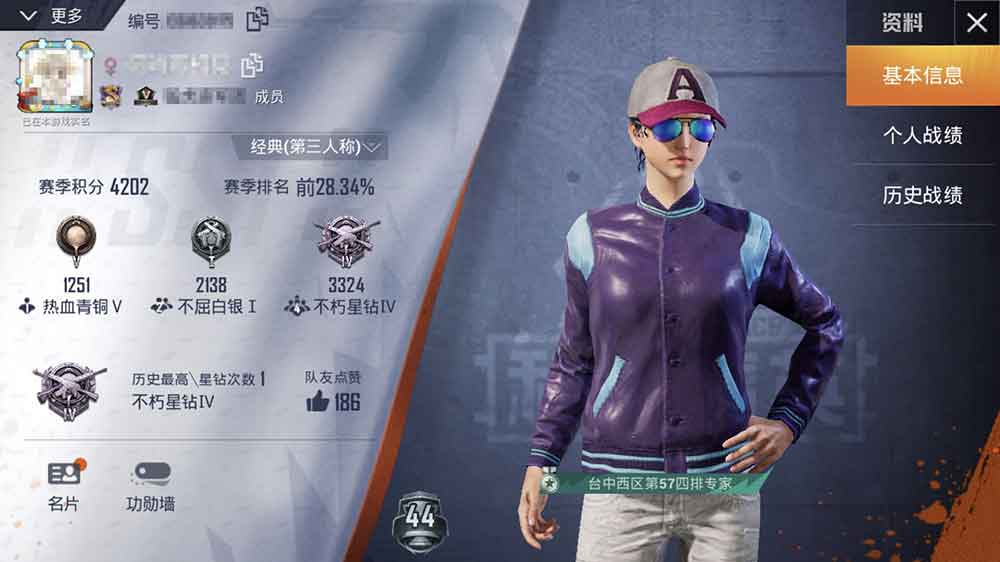Open the 个人战绩 tab
1000x562 pixels.
tap(922, 135)
